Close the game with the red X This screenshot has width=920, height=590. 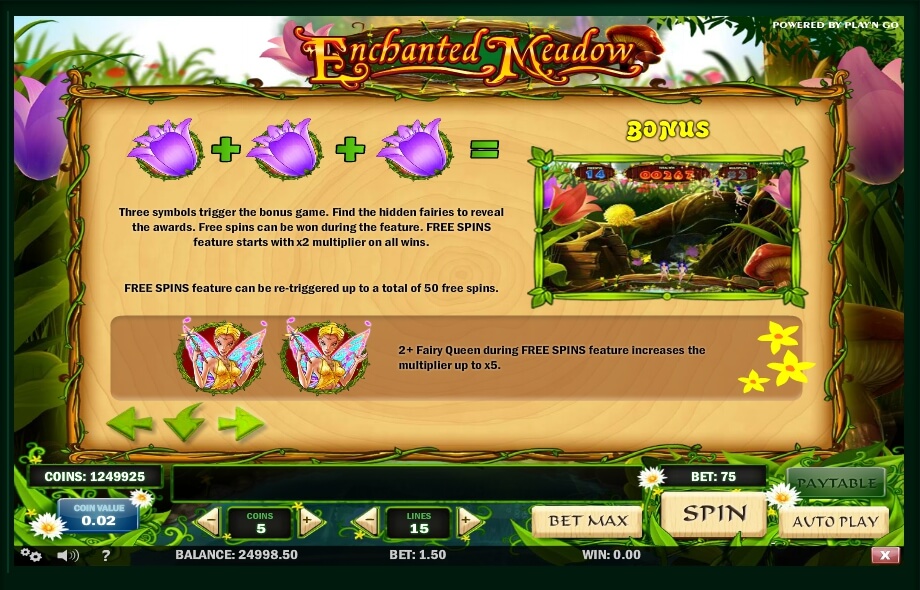(x=885, y=555)
